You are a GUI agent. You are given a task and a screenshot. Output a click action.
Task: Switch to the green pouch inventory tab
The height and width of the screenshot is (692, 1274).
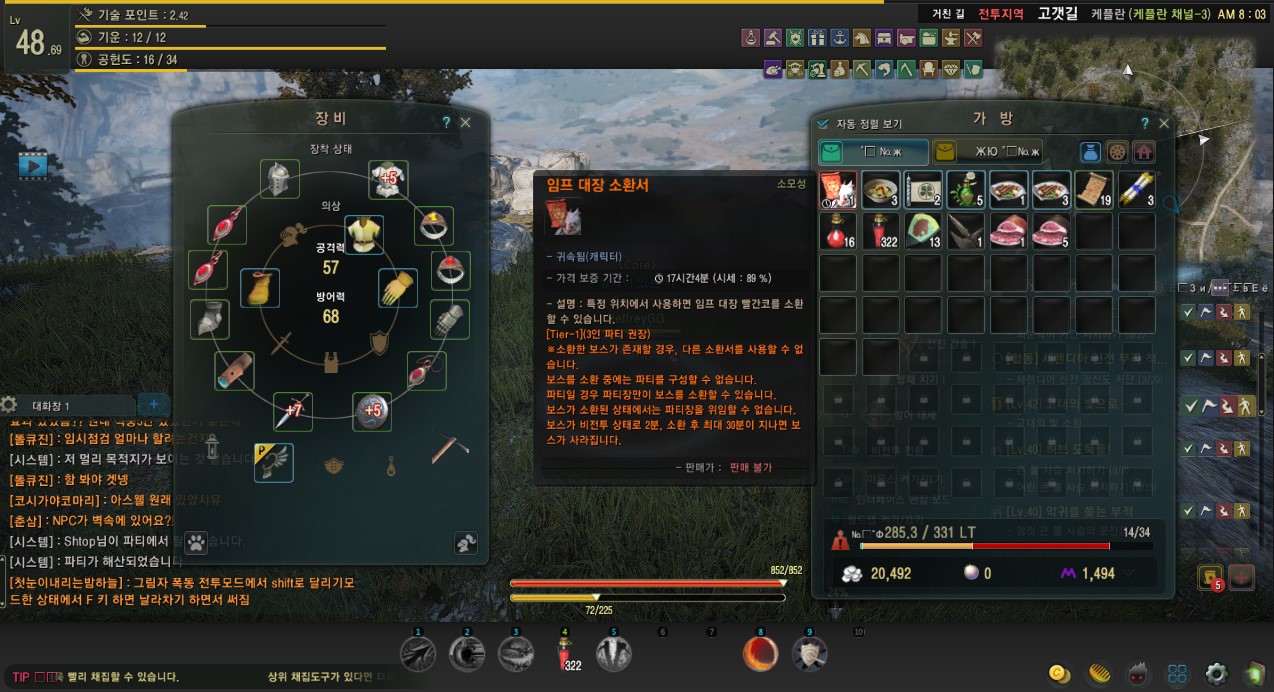pyautogui.click(x=873, y=152)
